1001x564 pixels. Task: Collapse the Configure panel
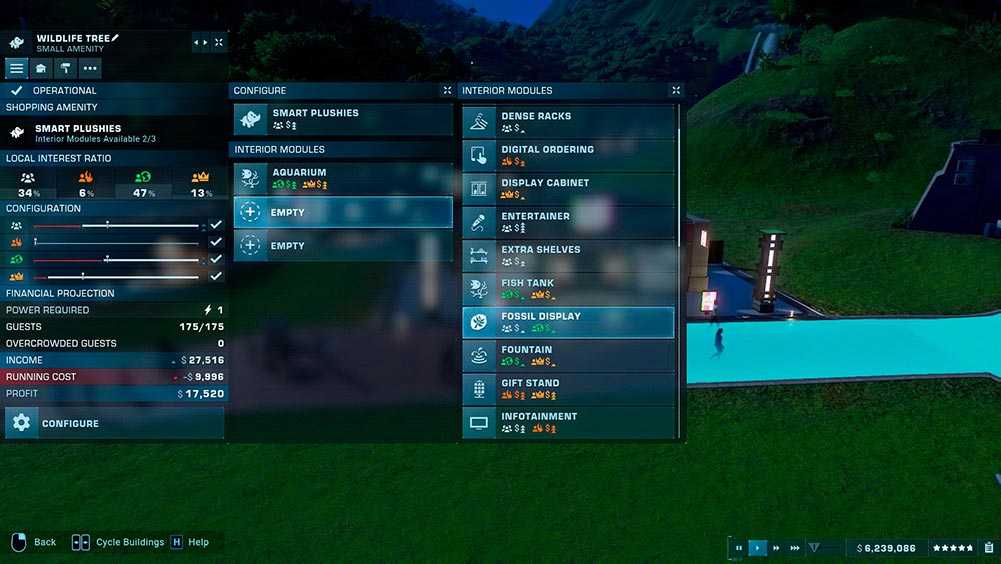coord(447,90)
